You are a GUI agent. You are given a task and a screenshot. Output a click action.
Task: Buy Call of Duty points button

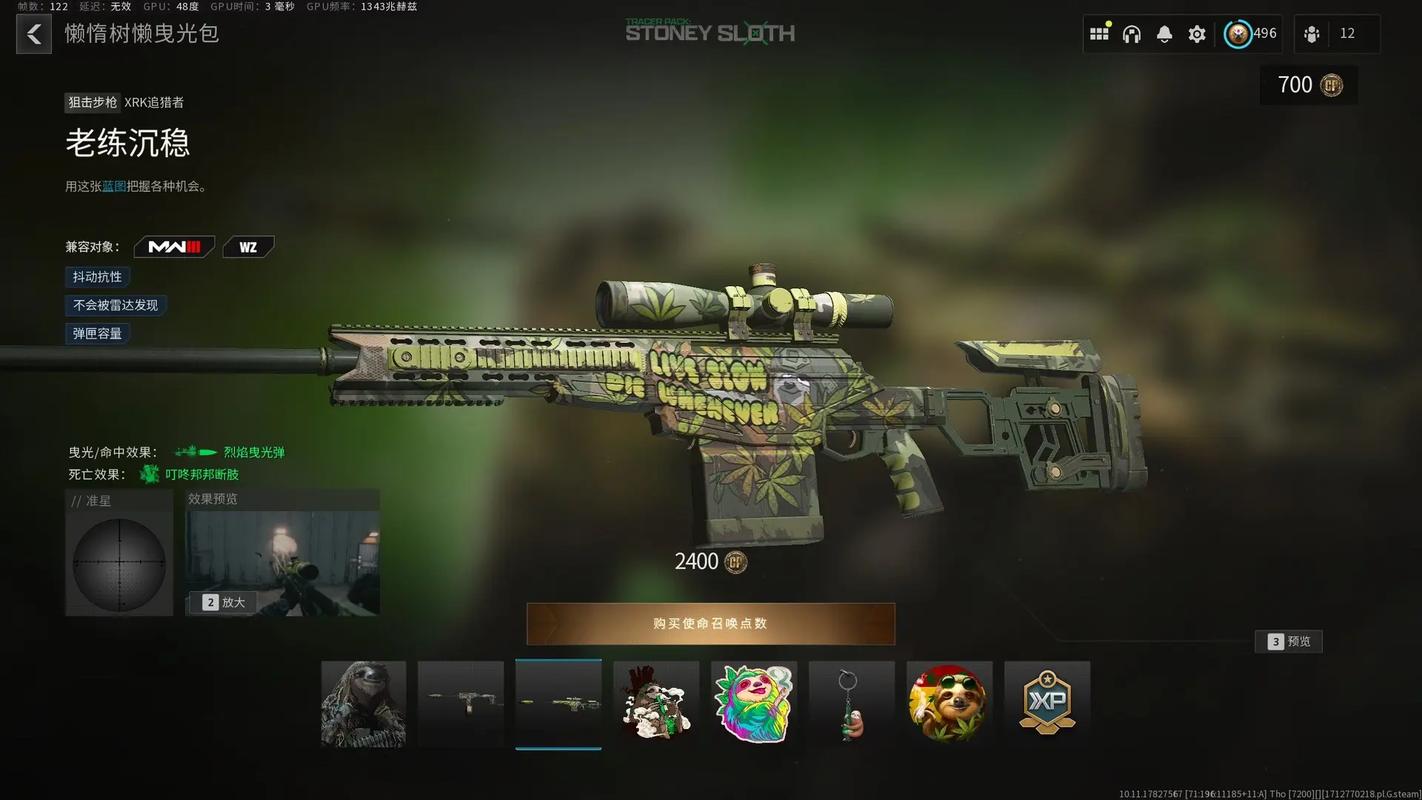click(x=710, y=624)
